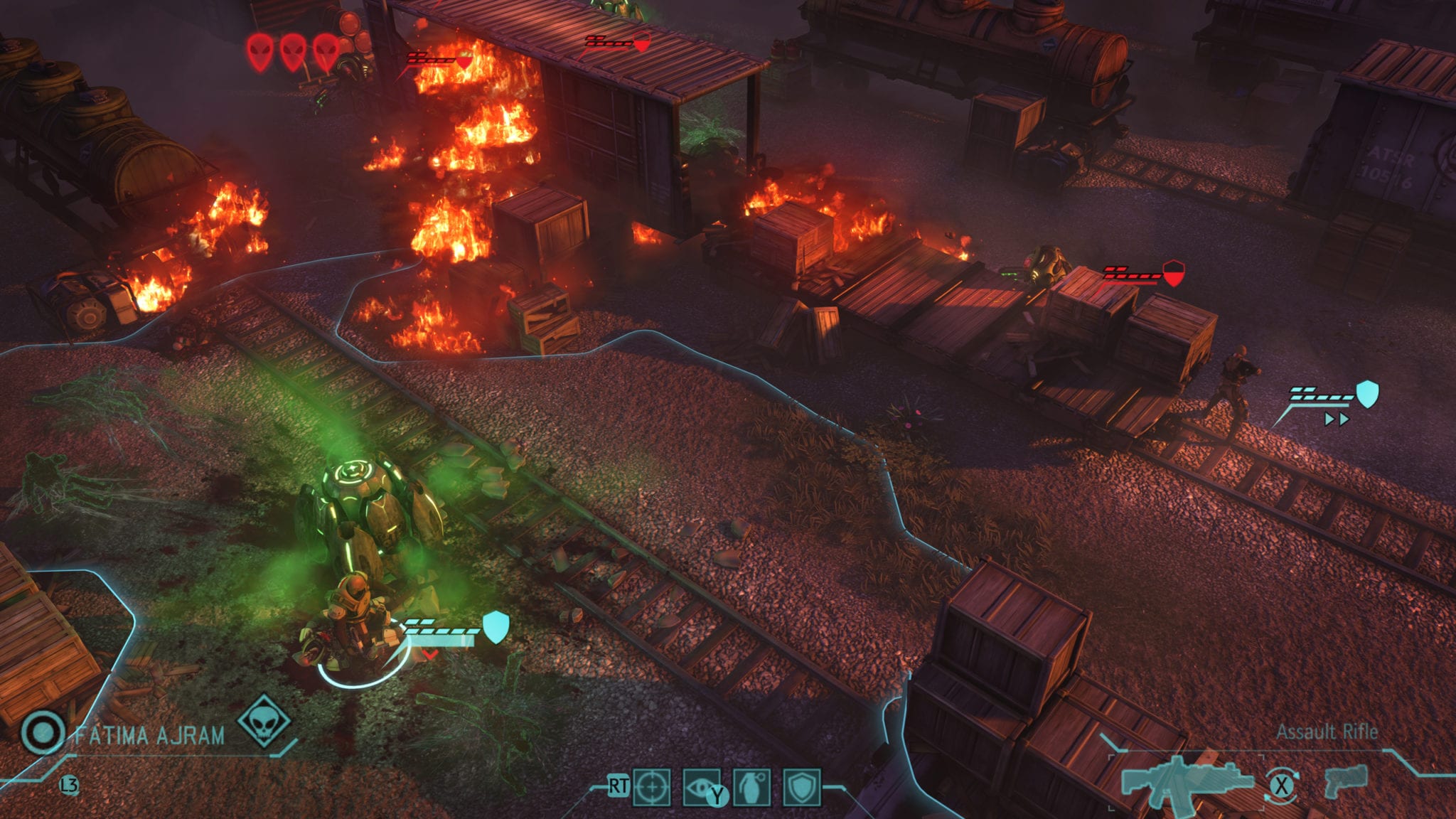Choose the grenade ability icon
Viewport: 1456px width, 819px height.
click(751, 787)
